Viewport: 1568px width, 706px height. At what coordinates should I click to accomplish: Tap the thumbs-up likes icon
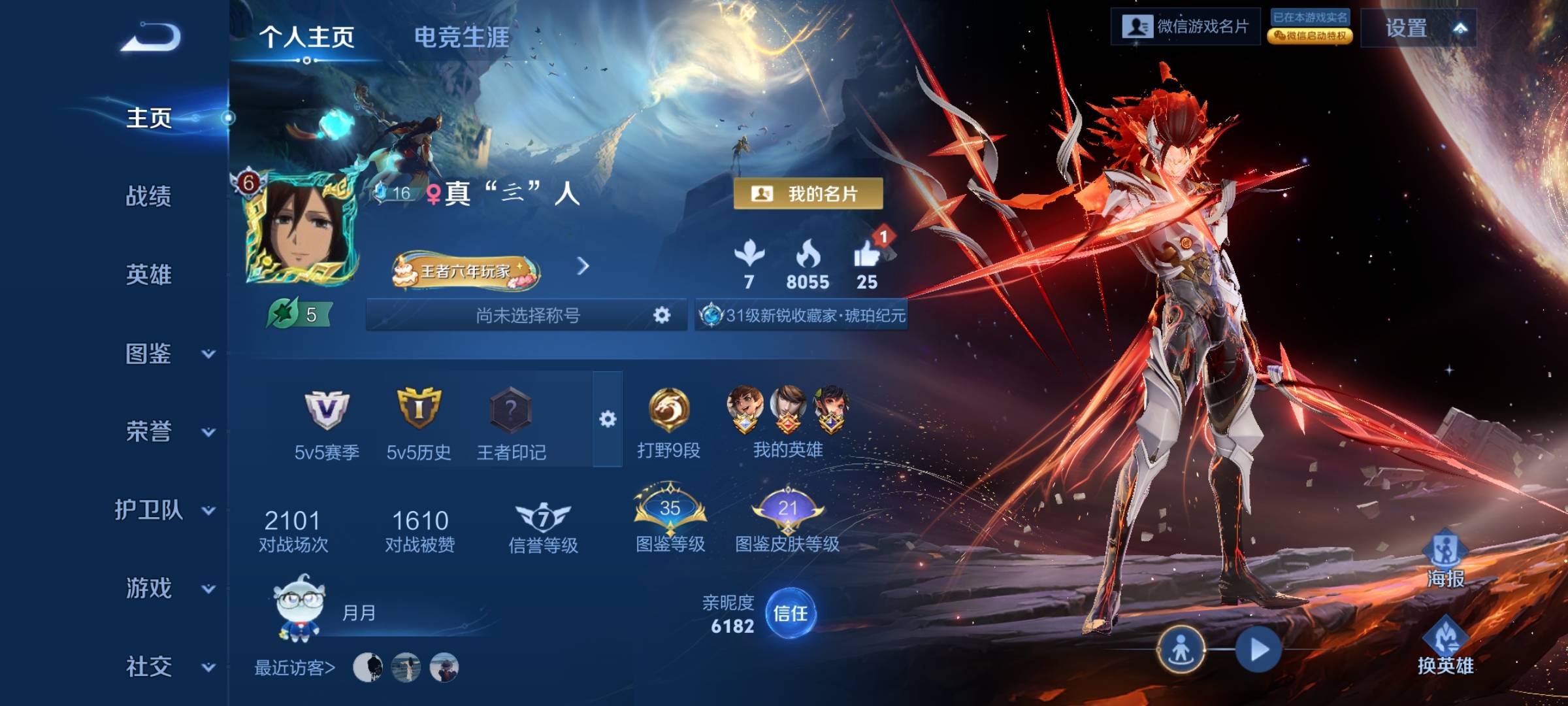(867, 255)
